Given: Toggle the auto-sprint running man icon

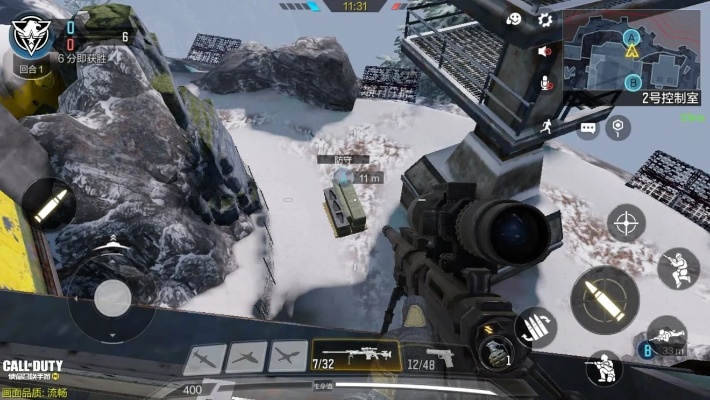Looking at the screenshot, I should coord(546,125).
